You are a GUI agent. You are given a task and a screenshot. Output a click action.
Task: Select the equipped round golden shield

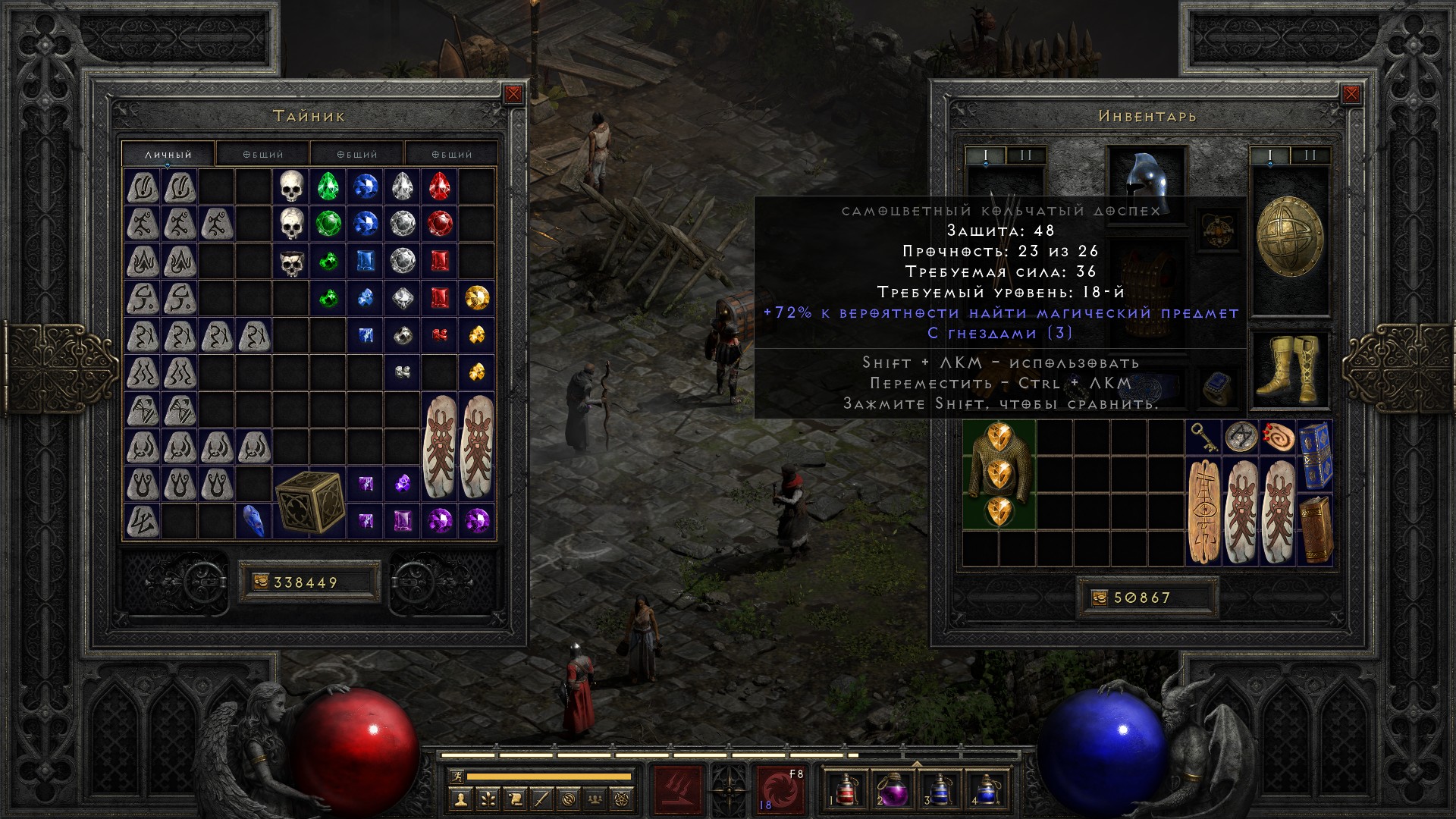click(x=1289, y=237)
